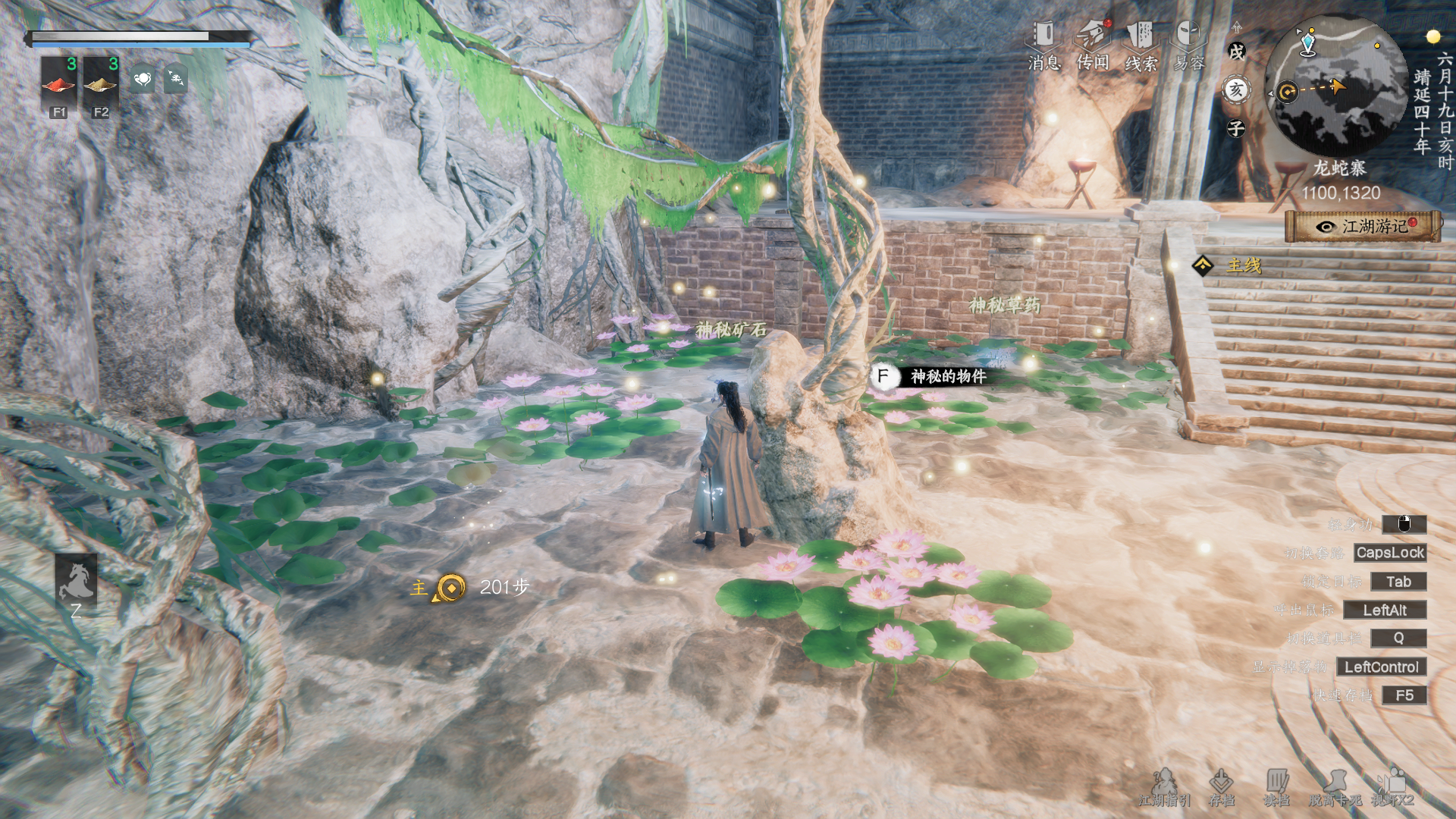Click the 读档 load button

click(x=1277, y=787)
